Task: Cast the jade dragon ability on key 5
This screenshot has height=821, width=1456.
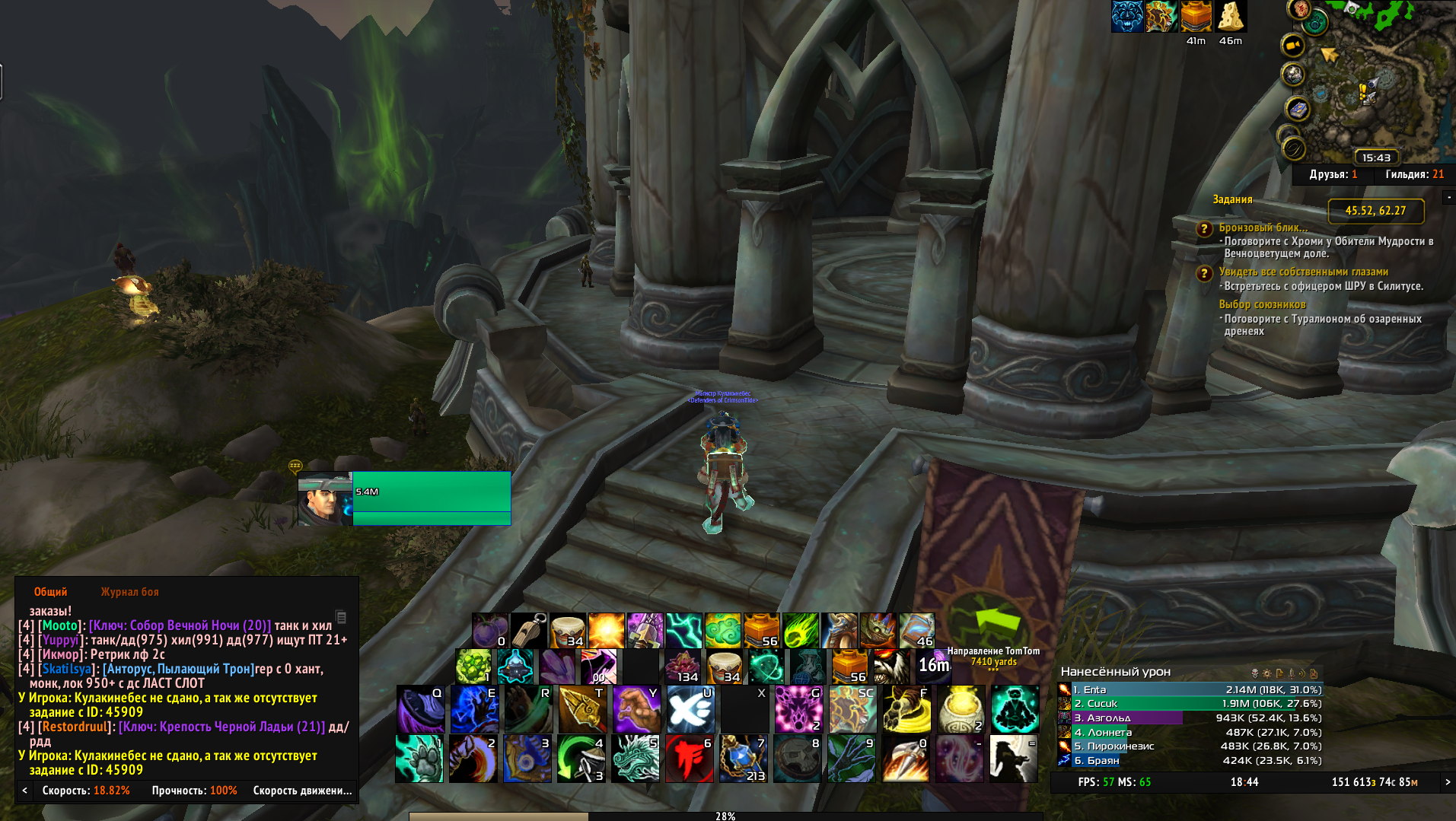Action: point(636,758)
